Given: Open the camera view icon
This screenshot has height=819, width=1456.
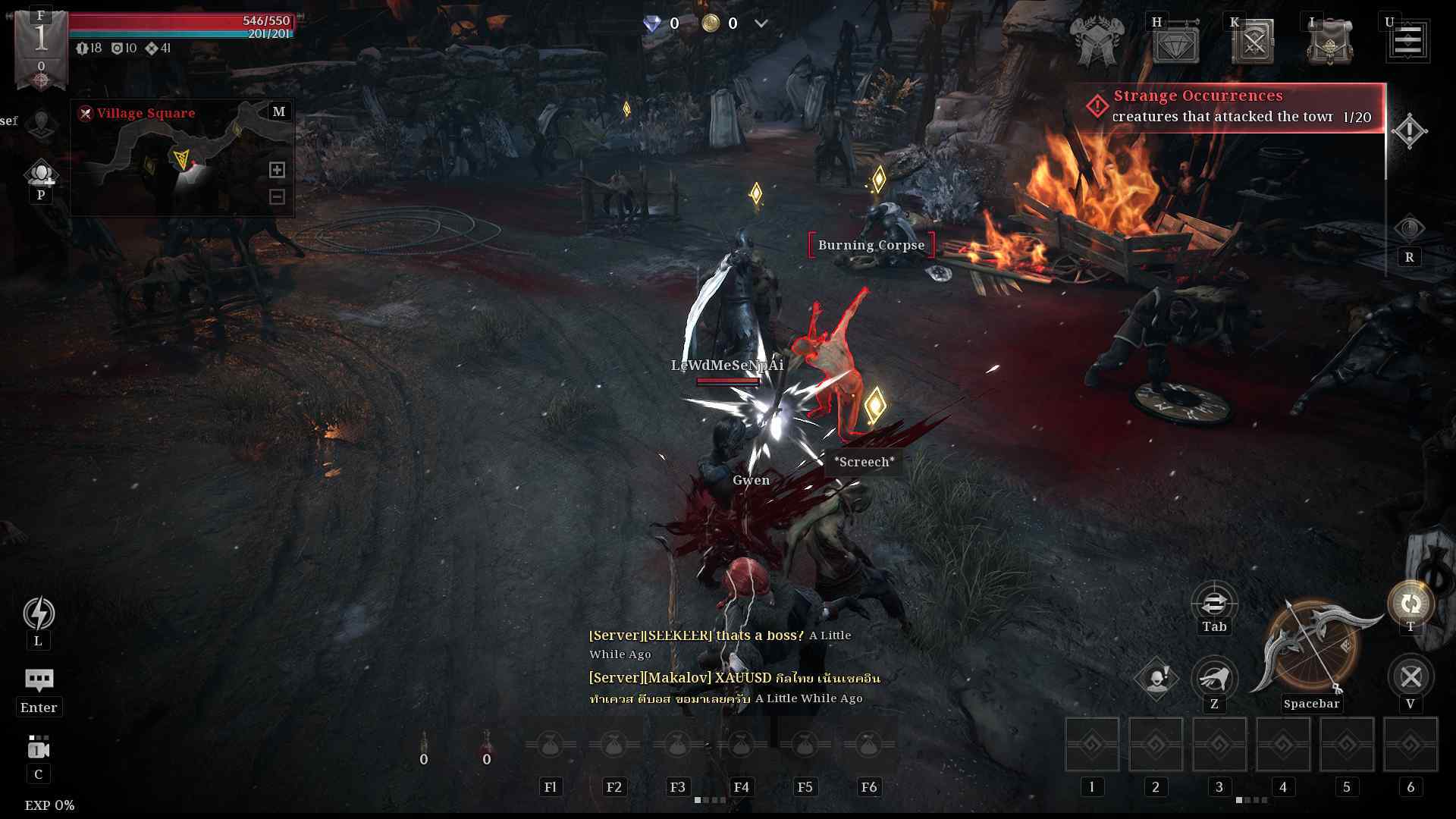Looking at the screenshot, I should (x=39, y=748).
